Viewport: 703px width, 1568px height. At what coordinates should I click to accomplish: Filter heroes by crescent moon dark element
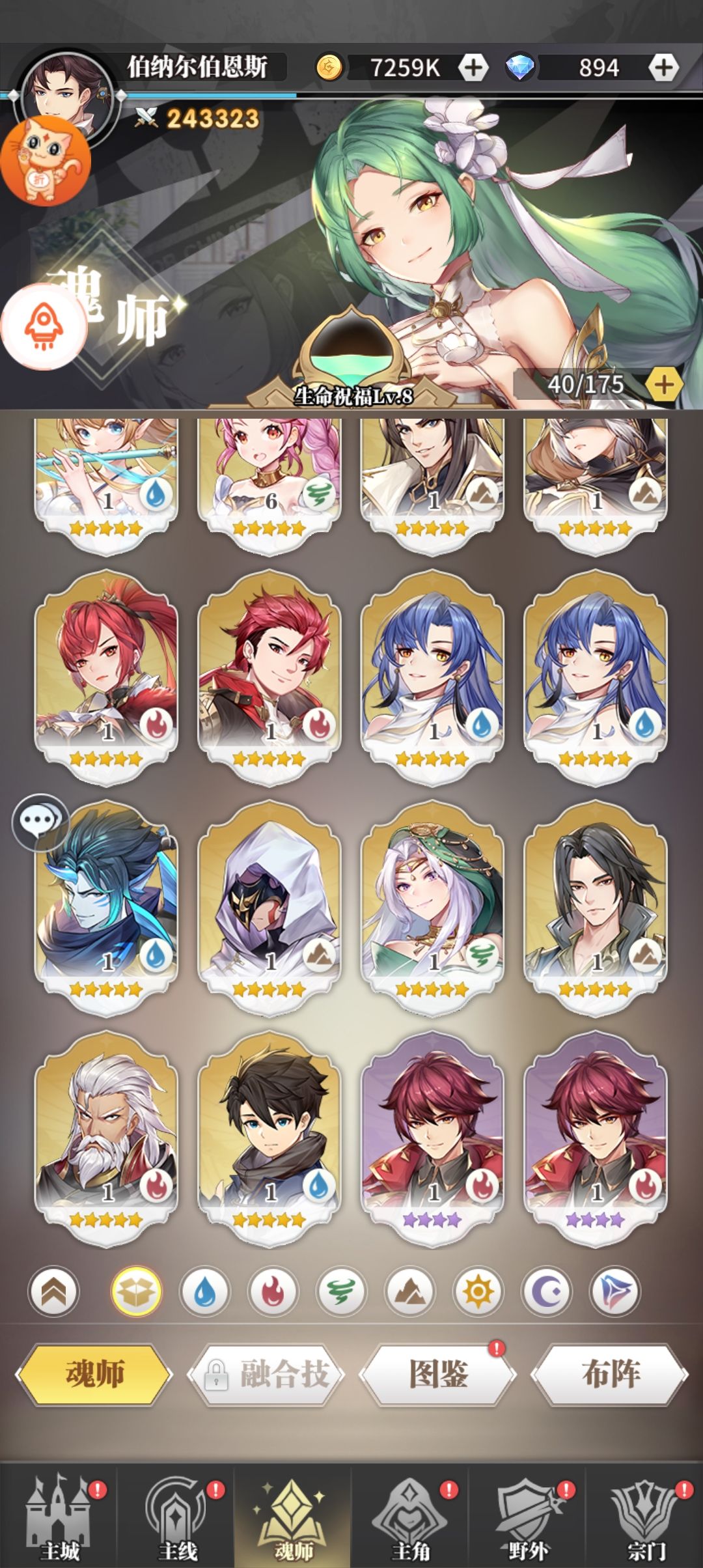pos(546,1292)
